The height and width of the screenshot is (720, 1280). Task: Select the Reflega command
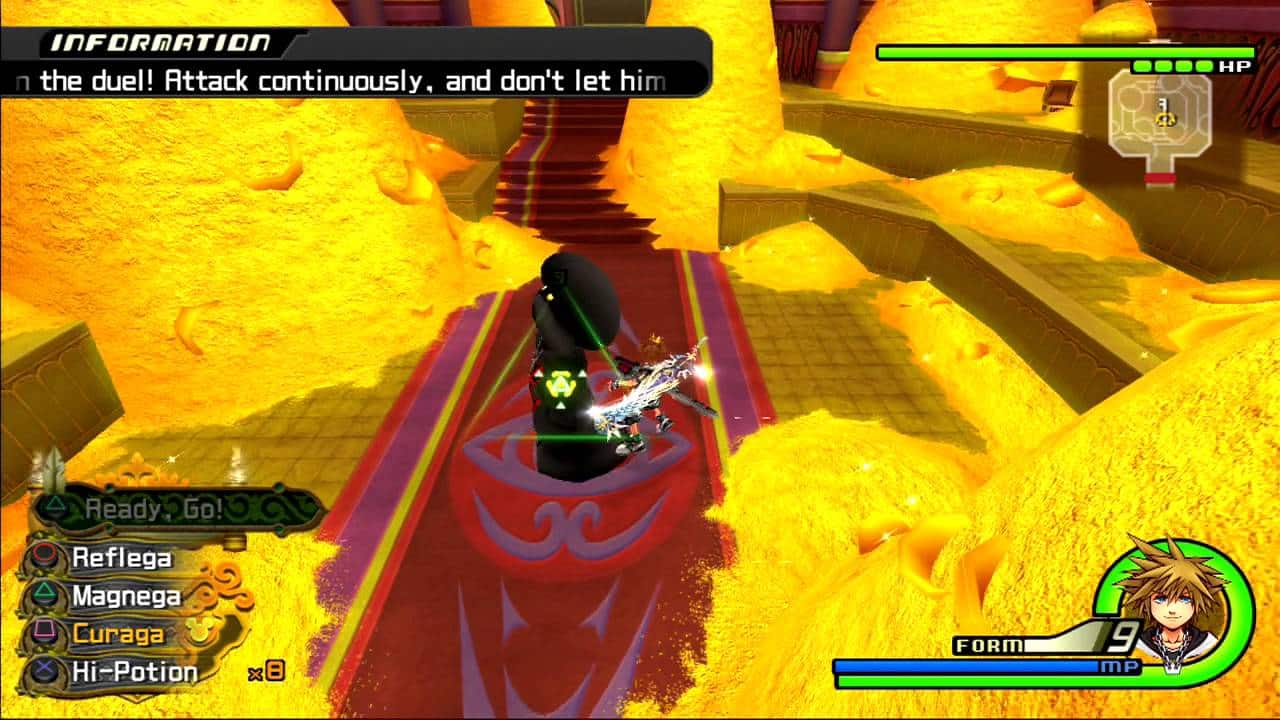[121, 558]
